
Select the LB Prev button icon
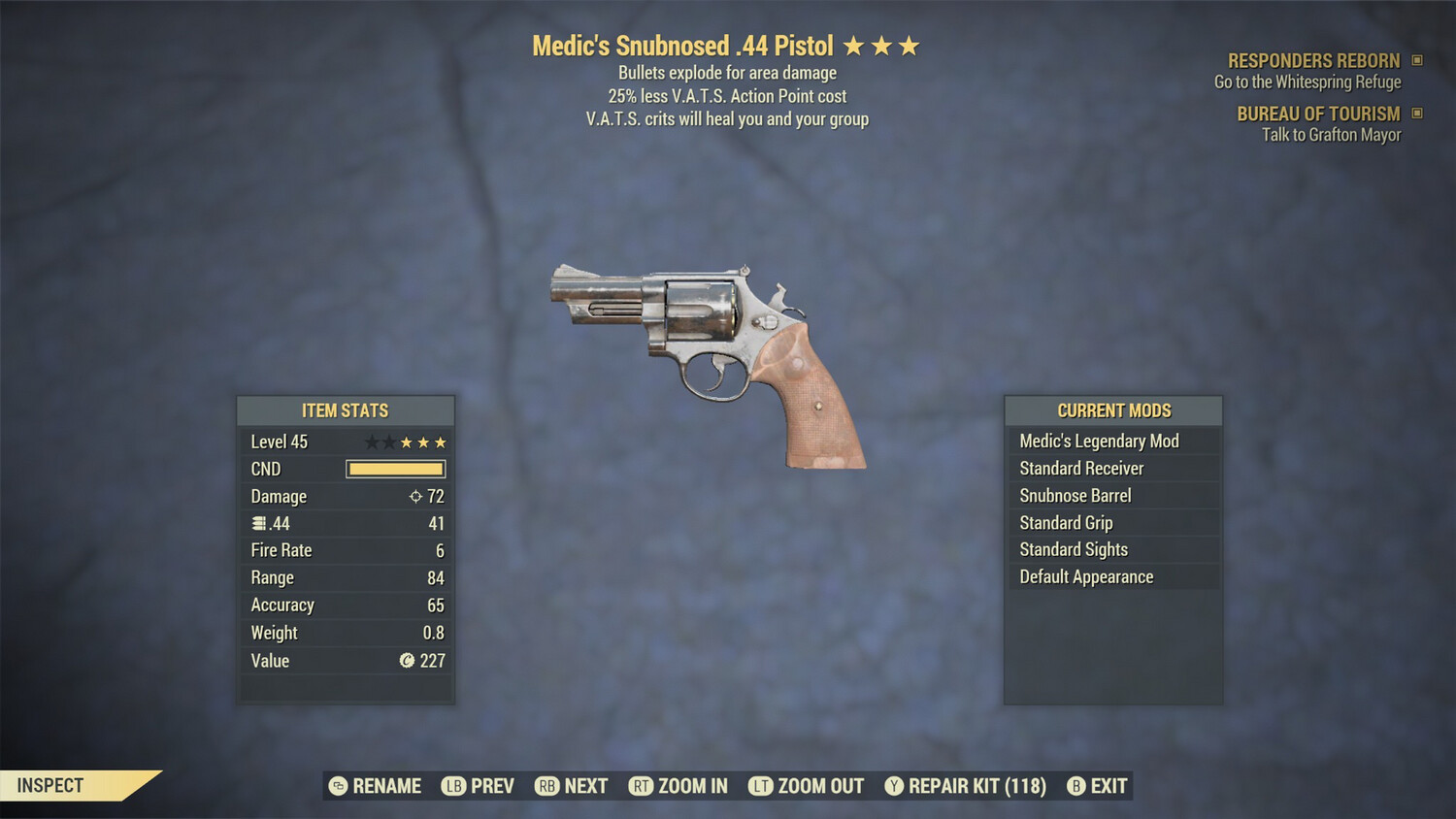point(452,786)
